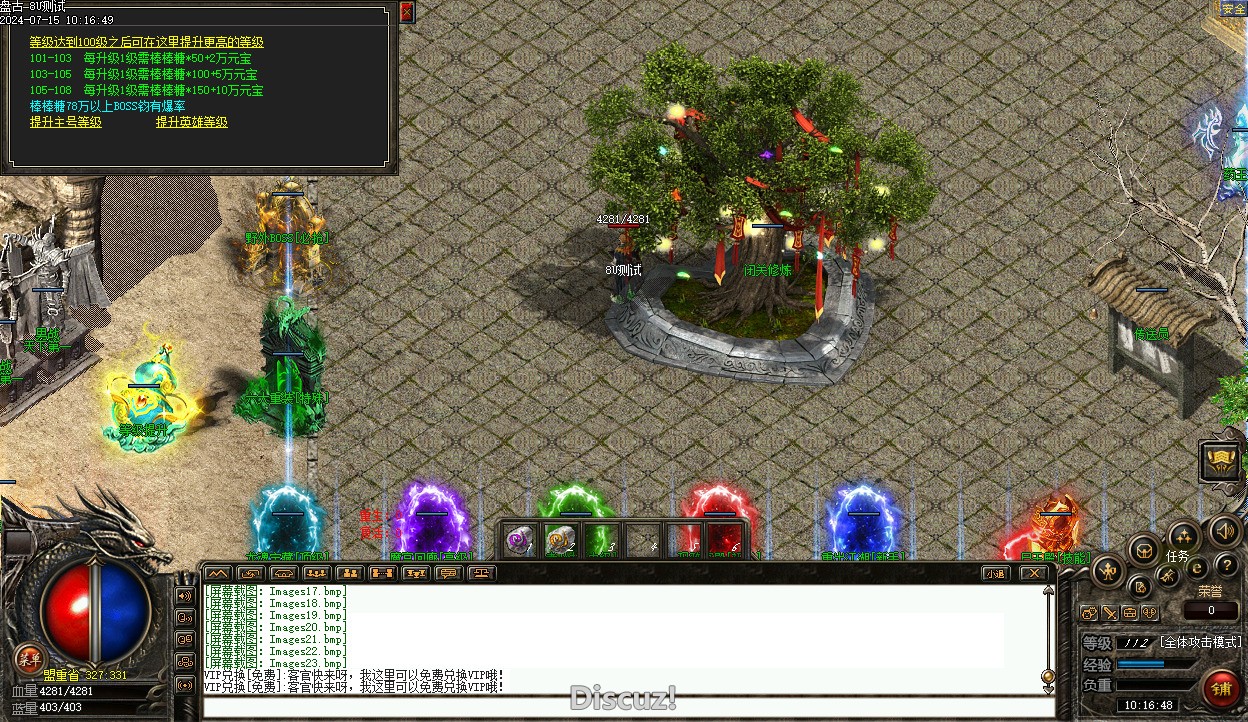The width and height of the screenshot is (1248, 722).
Task: Open the treasure chest bag icon
Action: (1143, 549)
